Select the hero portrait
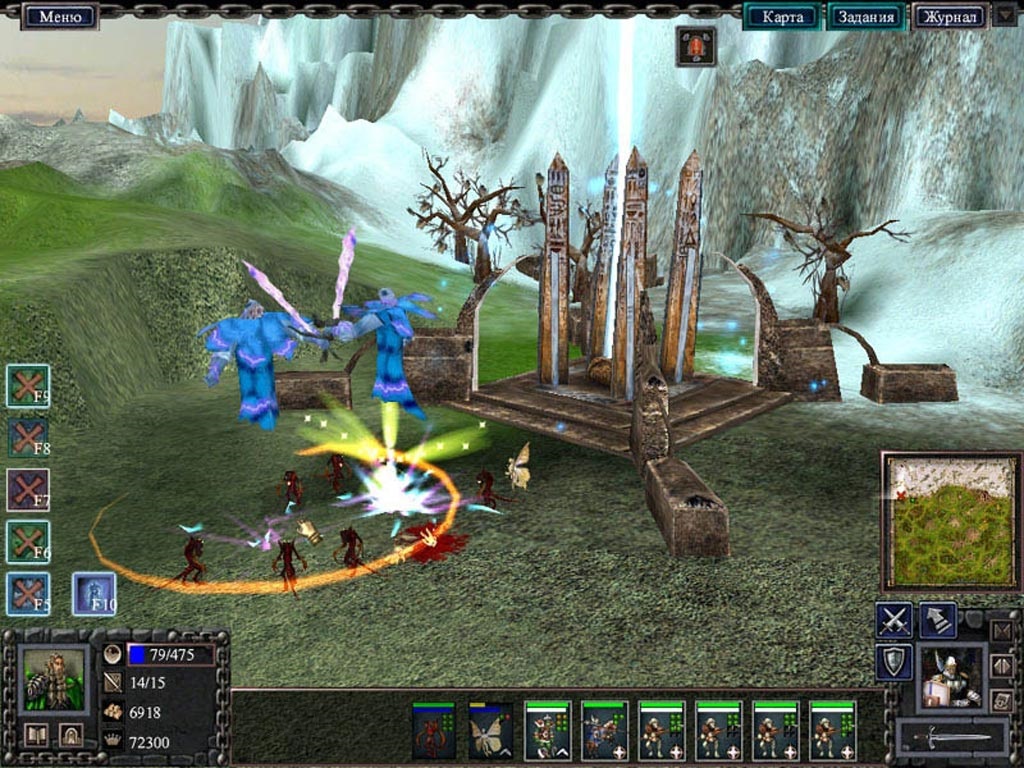 pyautogui.click(x=55, y=680)
